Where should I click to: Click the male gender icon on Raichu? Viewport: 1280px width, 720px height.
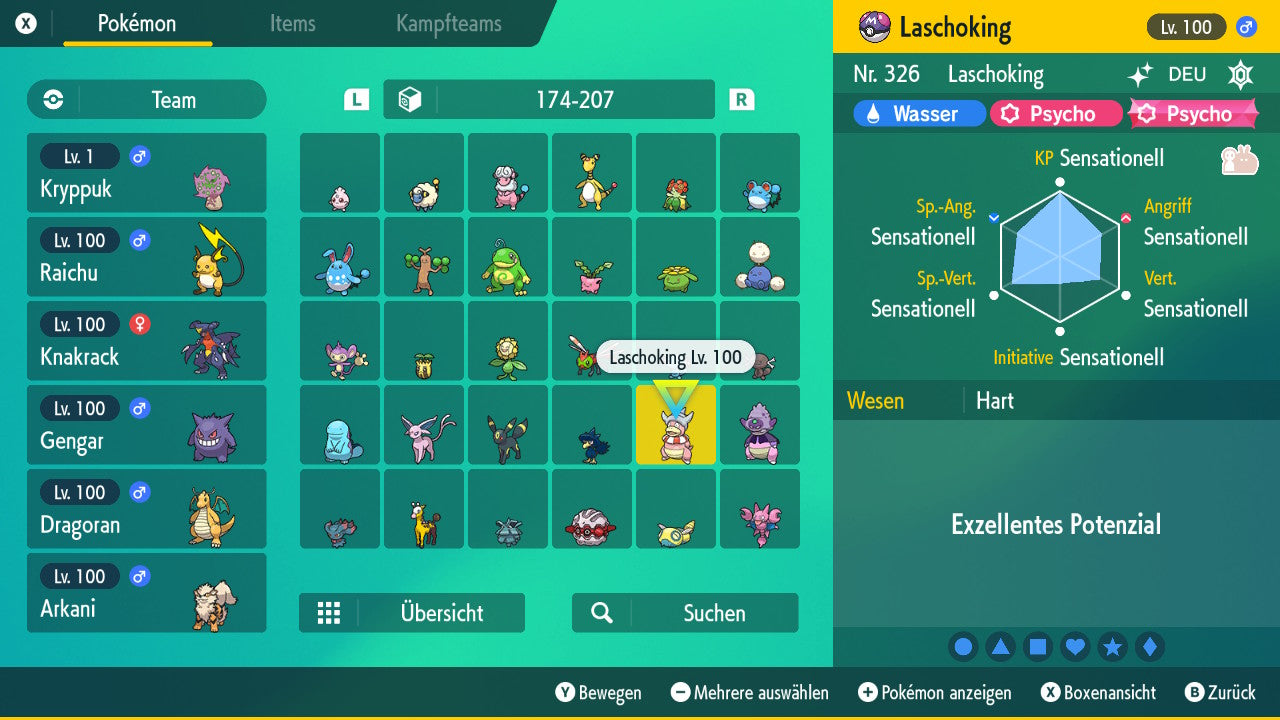click(x=139, y=240)
